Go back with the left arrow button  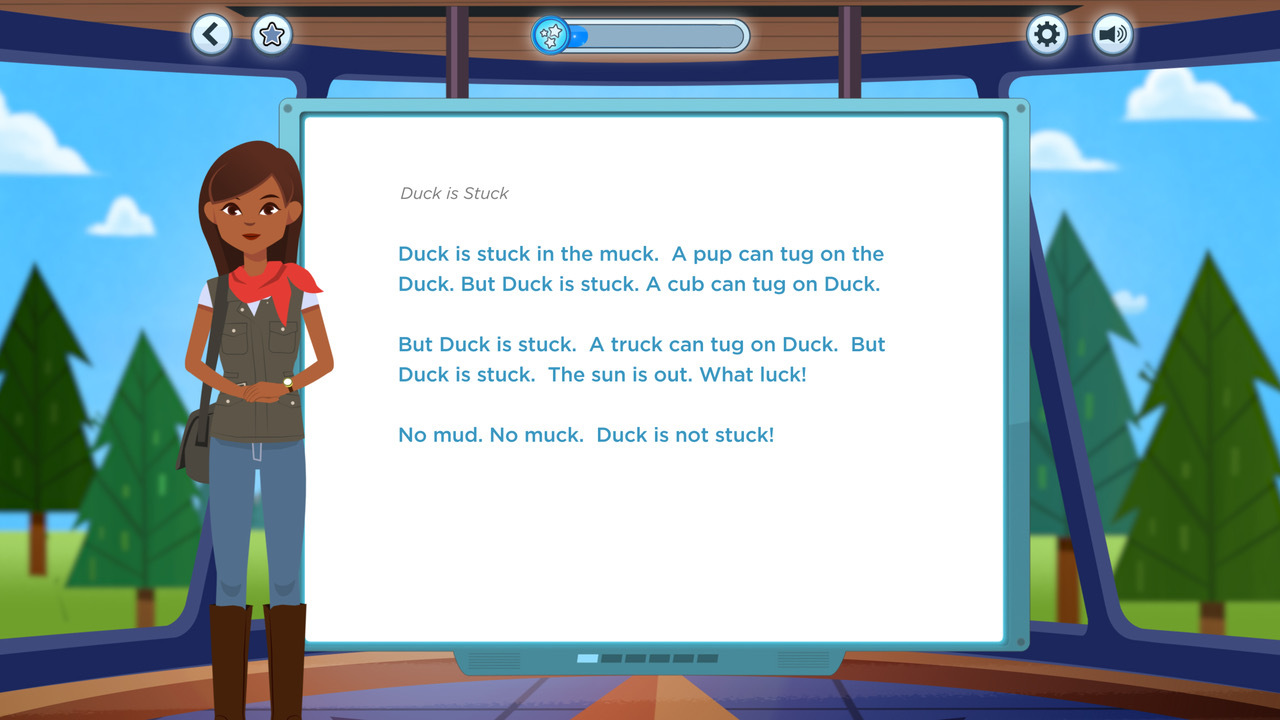(211, 35)
